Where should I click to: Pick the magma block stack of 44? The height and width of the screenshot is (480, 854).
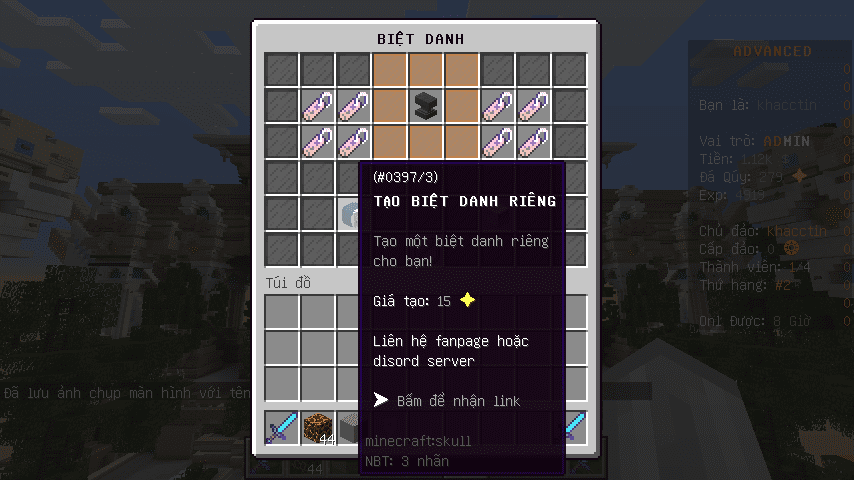[318, 428]
